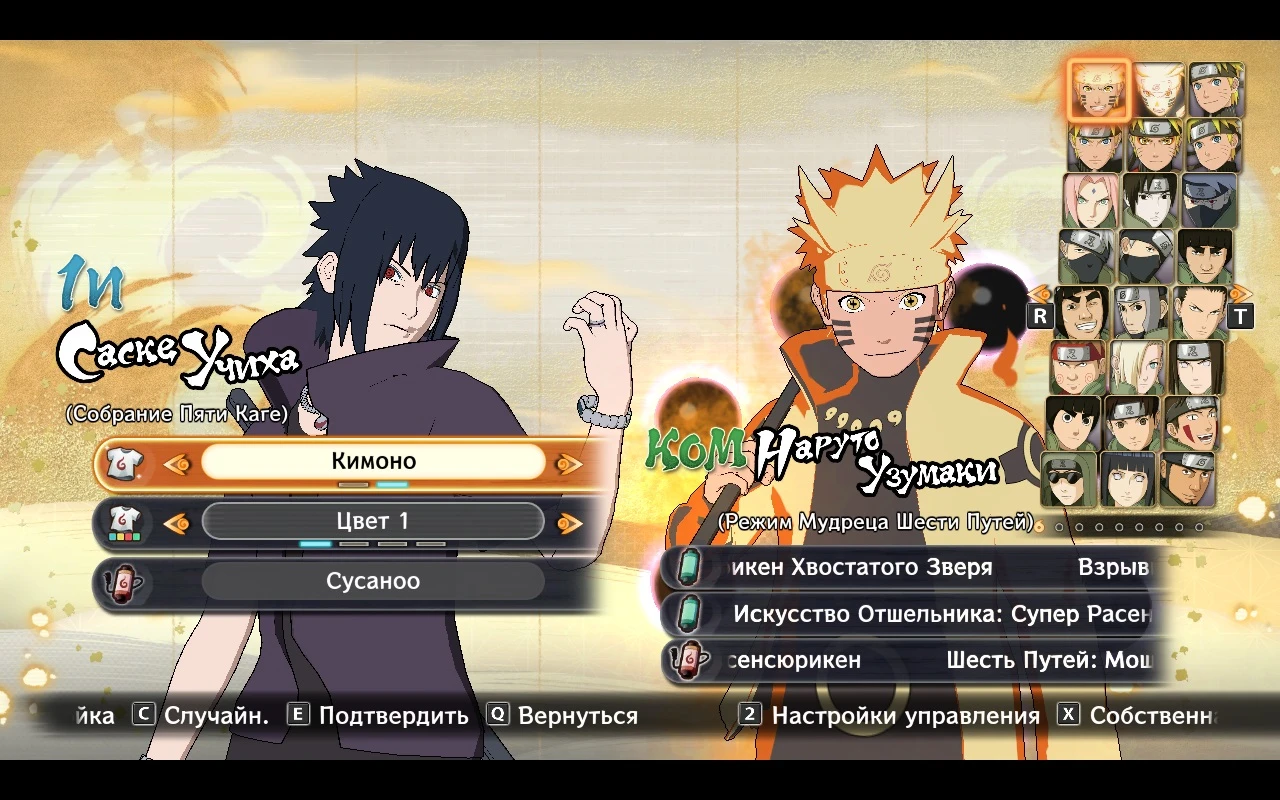Screen dimensions: 1280x800
Task: Click Вернуться to go back
Action: click(x=576, y=715)
